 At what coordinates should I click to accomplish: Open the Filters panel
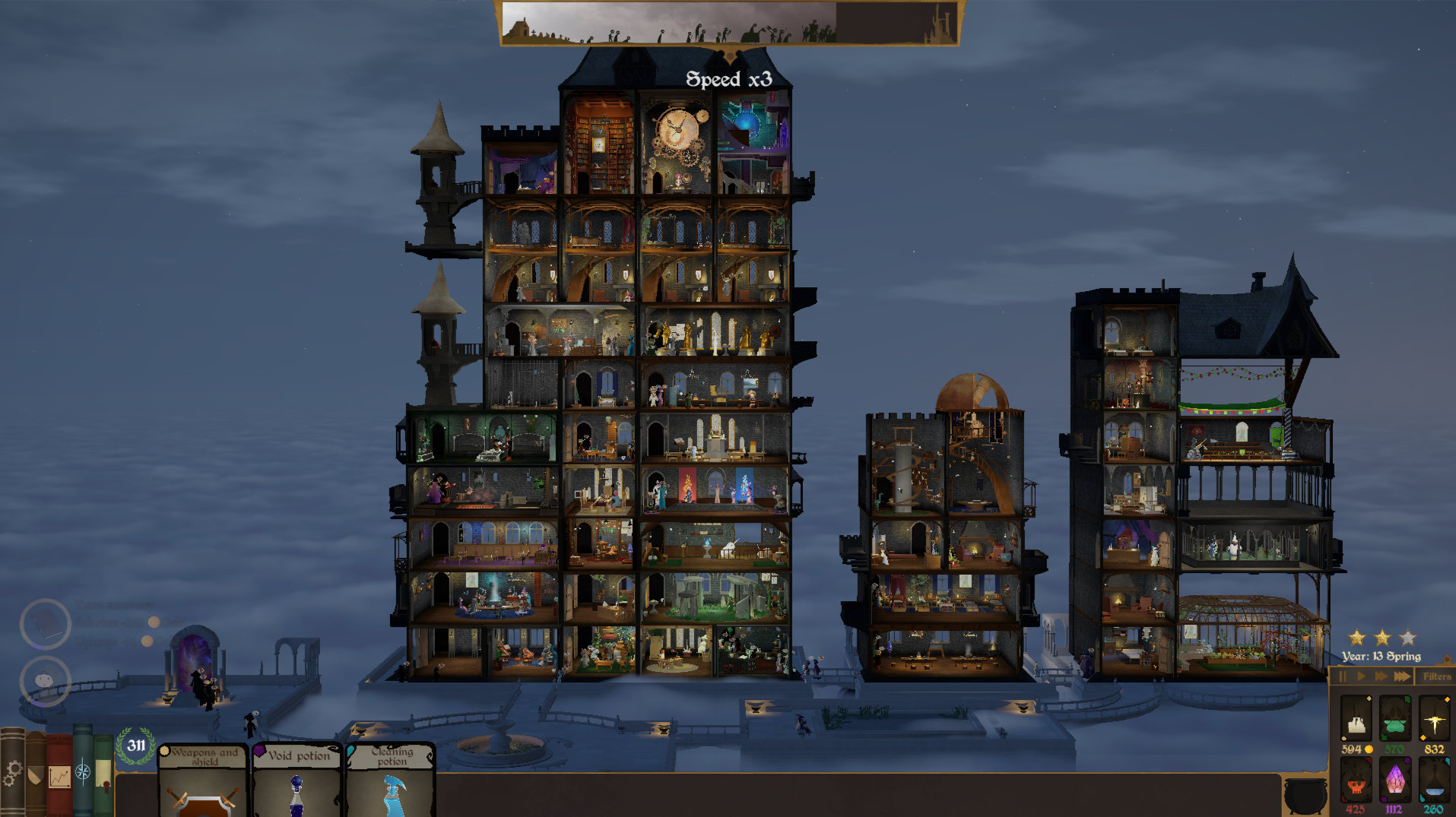[x=1436, y=676]
